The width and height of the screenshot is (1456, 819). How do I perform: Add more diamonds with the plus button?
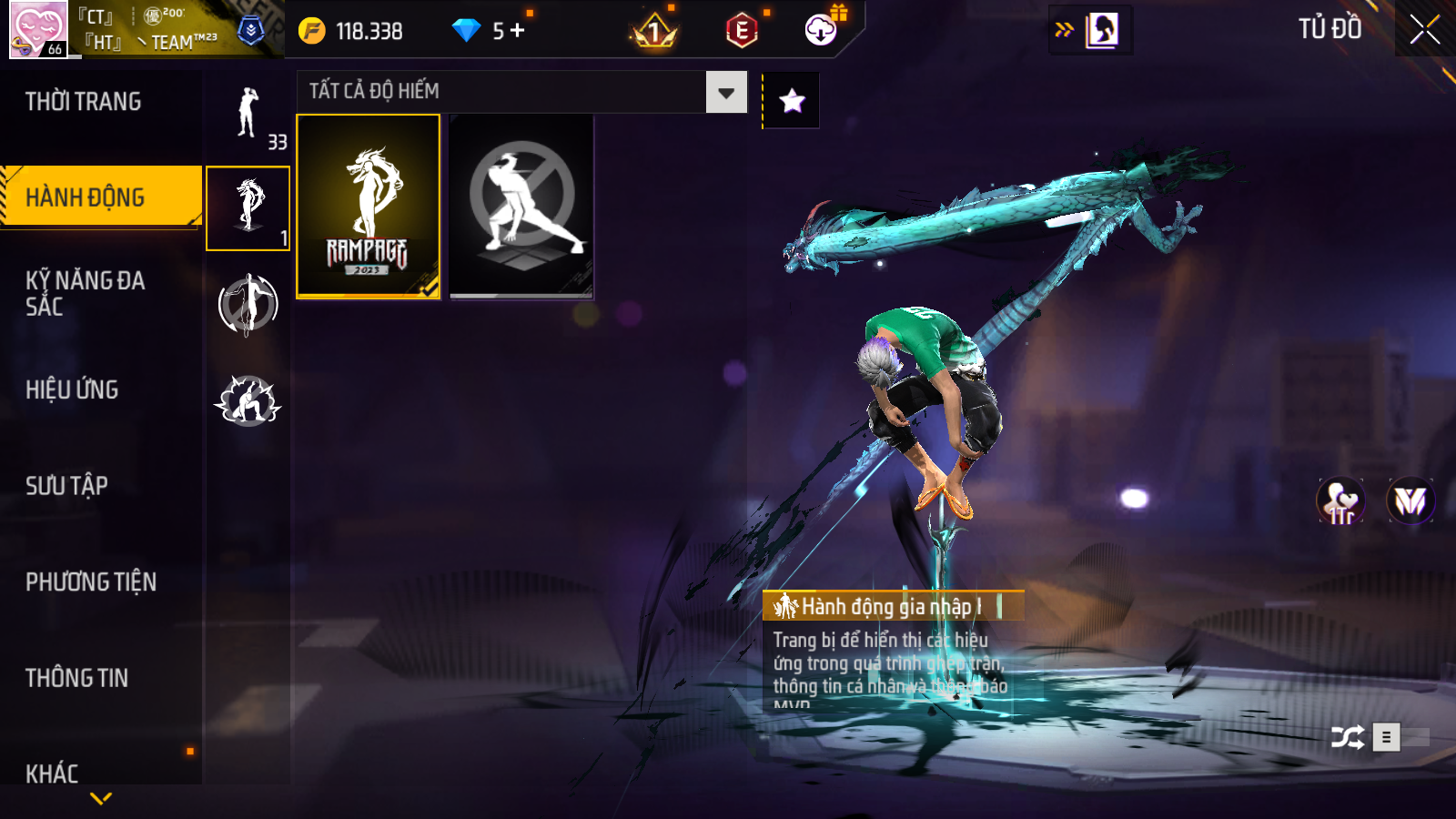518,31
